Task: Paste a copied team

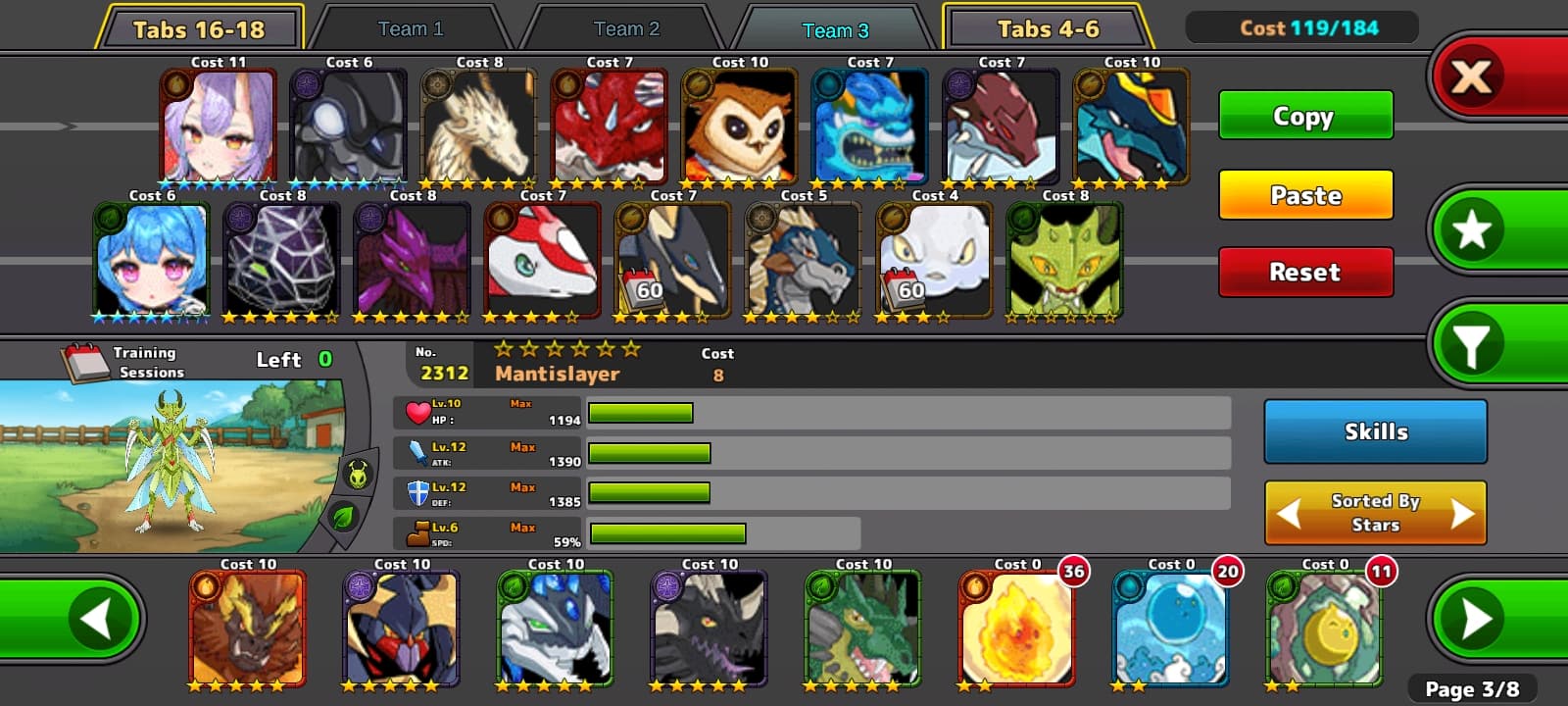Action: (1305, 195)
